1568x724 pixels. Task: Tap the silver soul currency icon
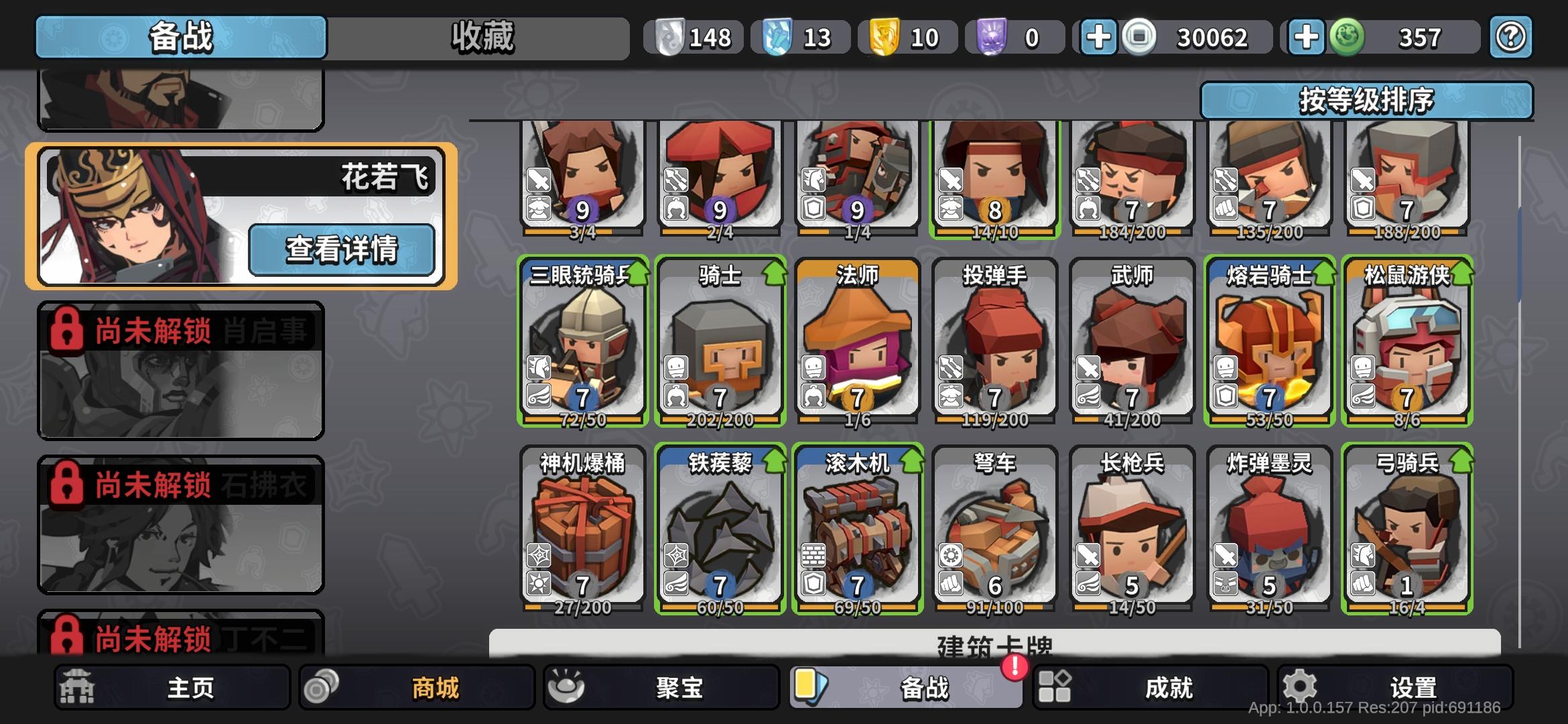669,38
